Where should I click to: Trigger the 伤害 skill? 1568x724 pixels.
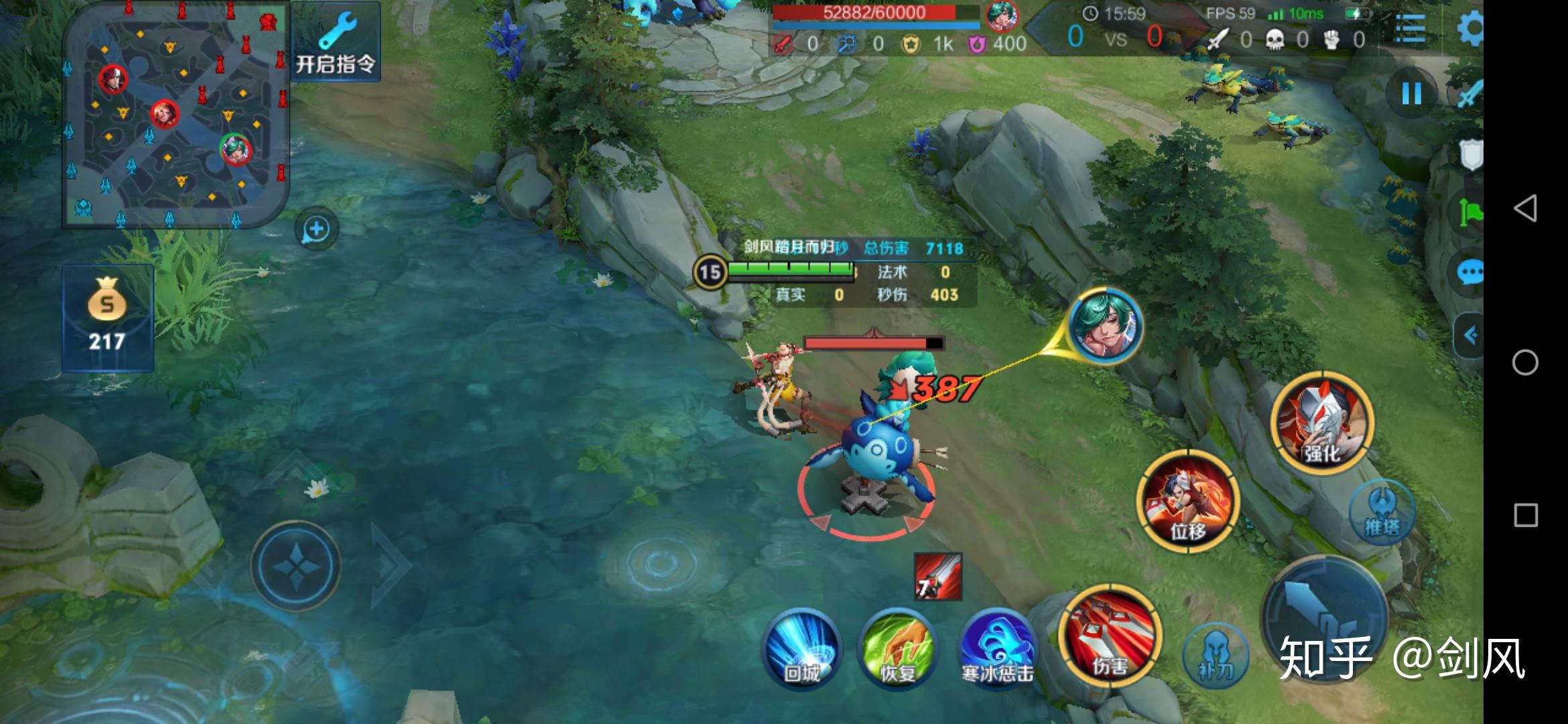(1110, 636)
